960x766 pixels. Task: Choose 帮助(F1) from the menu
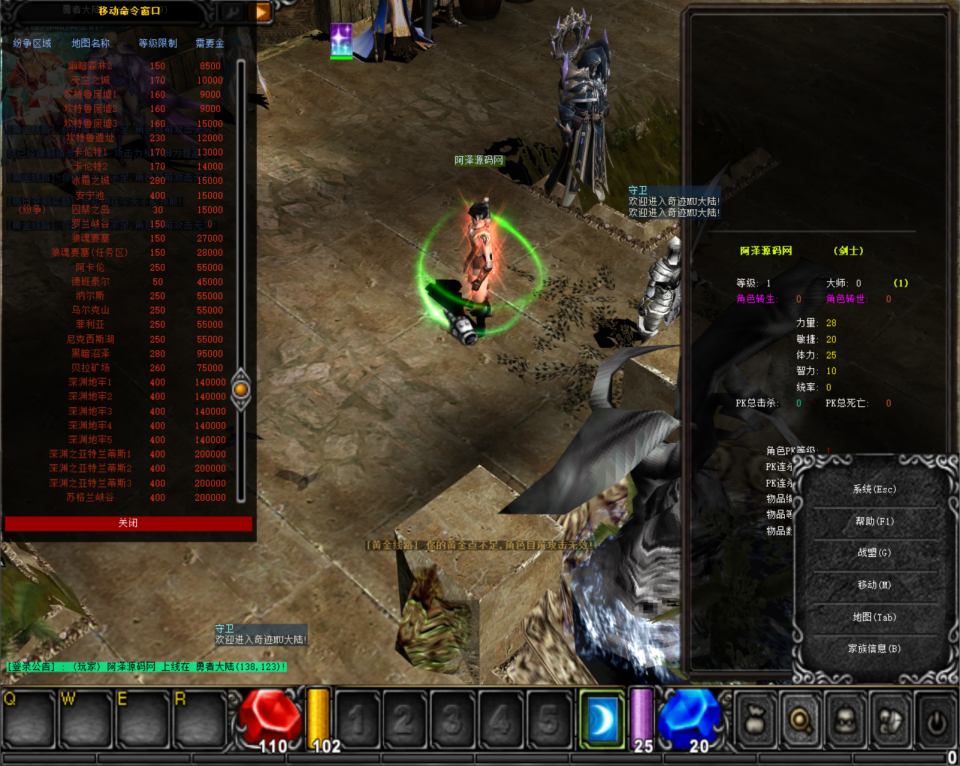(x=873, y=522)
